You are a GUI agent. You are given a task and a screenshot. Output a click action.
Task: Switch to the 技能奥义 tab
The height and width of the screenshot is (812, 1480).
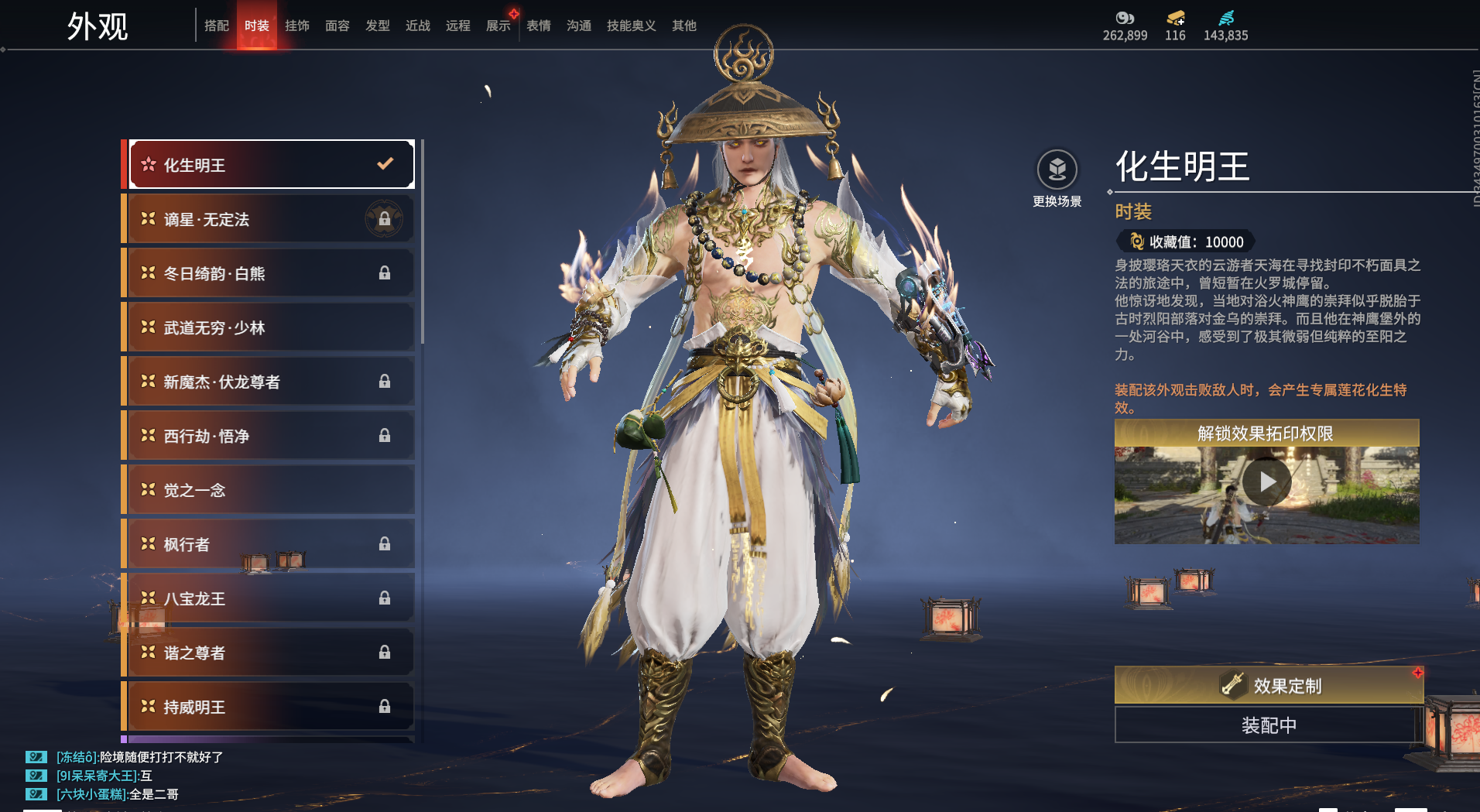click(631, 26)
